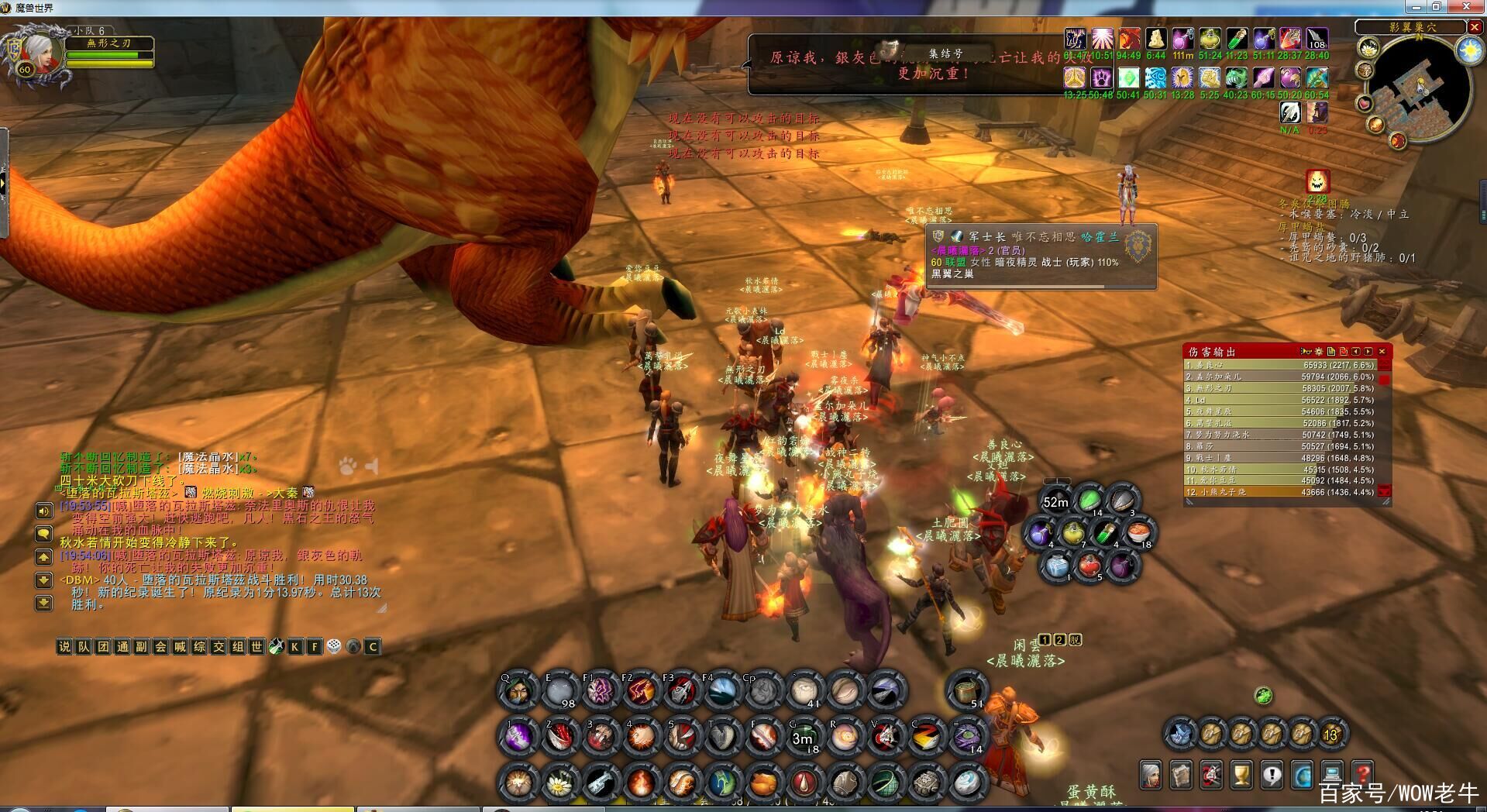The width and height of the screenshot is (1487, 812).
Task: Click the player portrait in the unit frame
Action: click(x=39, y=52)
